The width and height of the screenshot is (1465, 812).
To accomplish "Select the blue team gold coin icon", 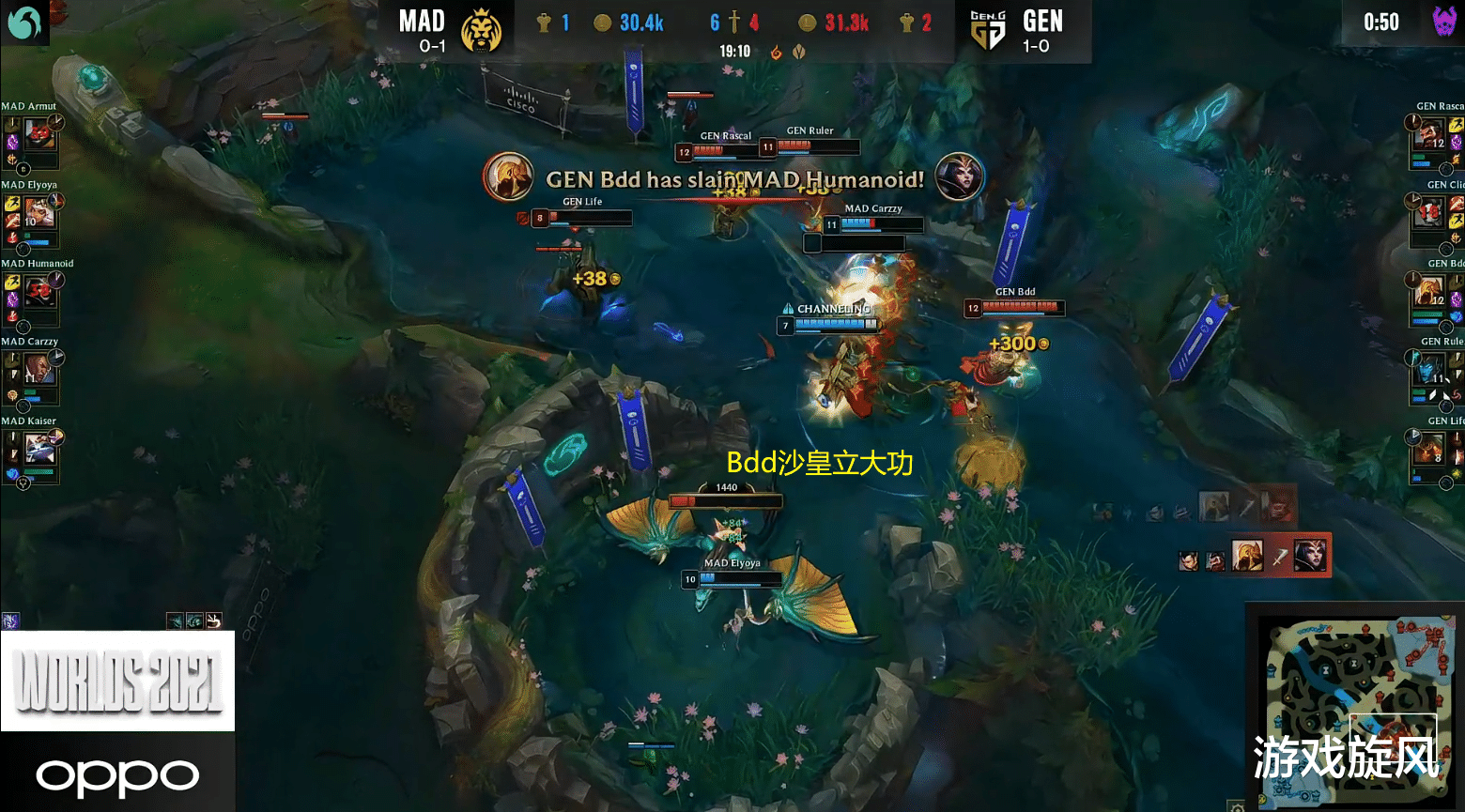I will [603, 21].
